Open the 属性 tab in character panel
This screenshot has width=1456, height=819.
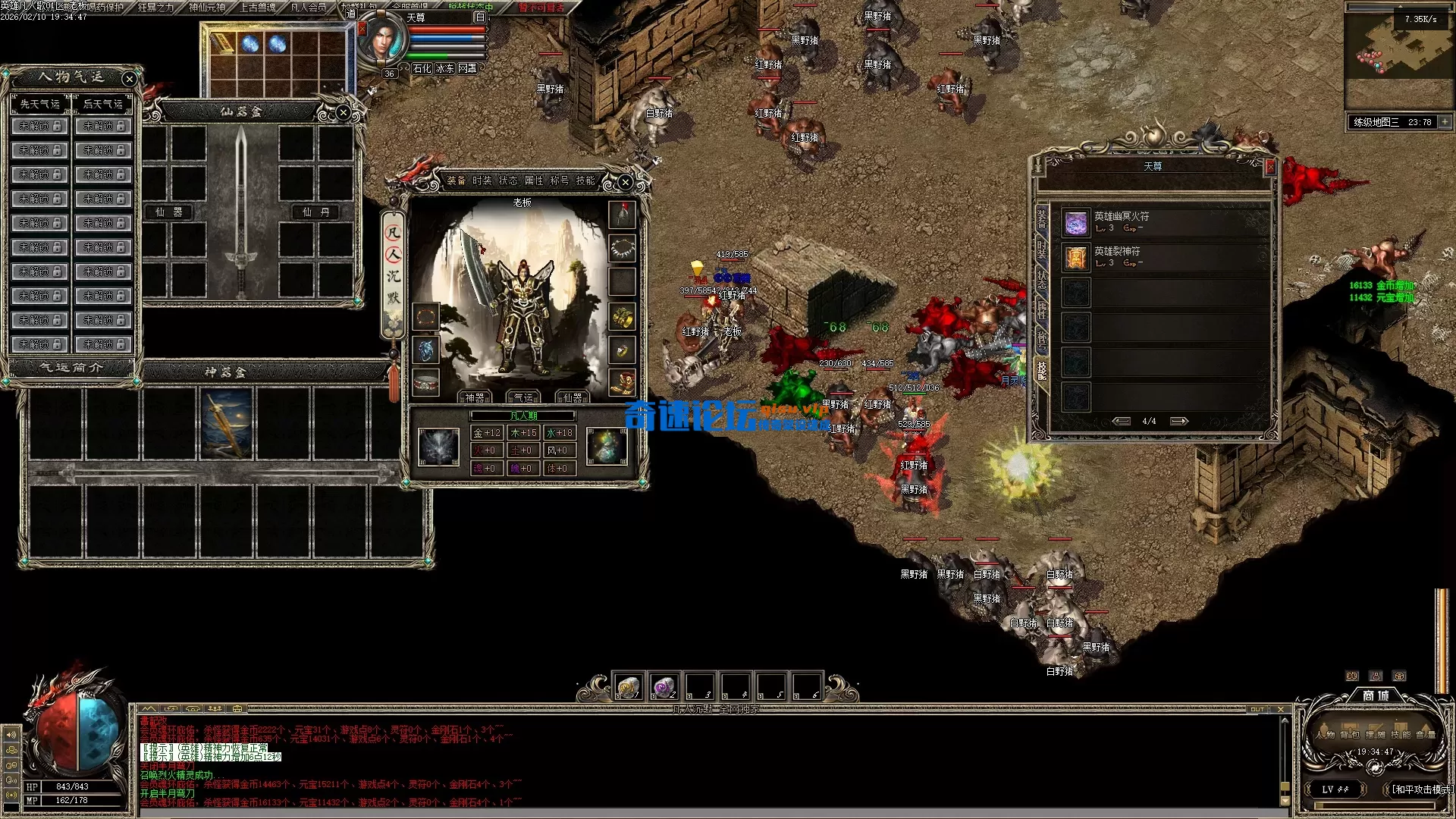point(533,180)
